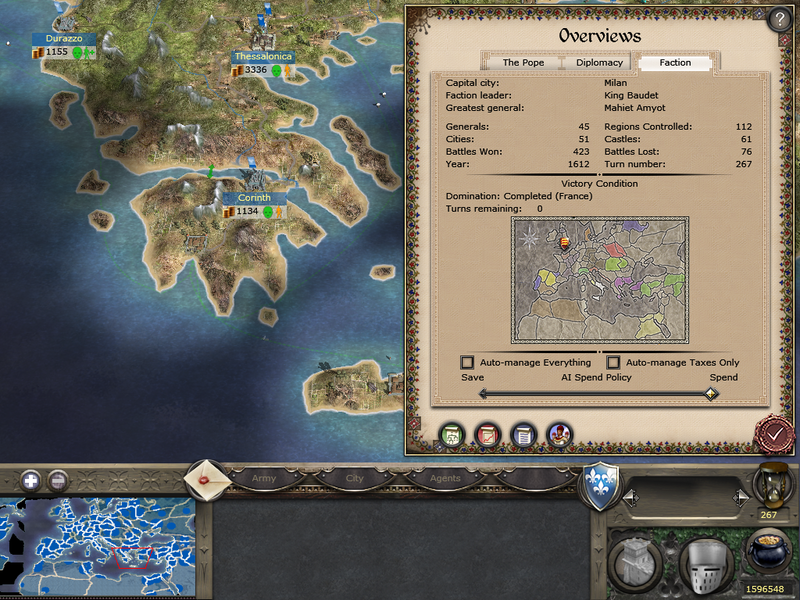The height and width of the screenshot is (600, 800).
Task: Open help with the question mark button
Action: coord(780,20)
